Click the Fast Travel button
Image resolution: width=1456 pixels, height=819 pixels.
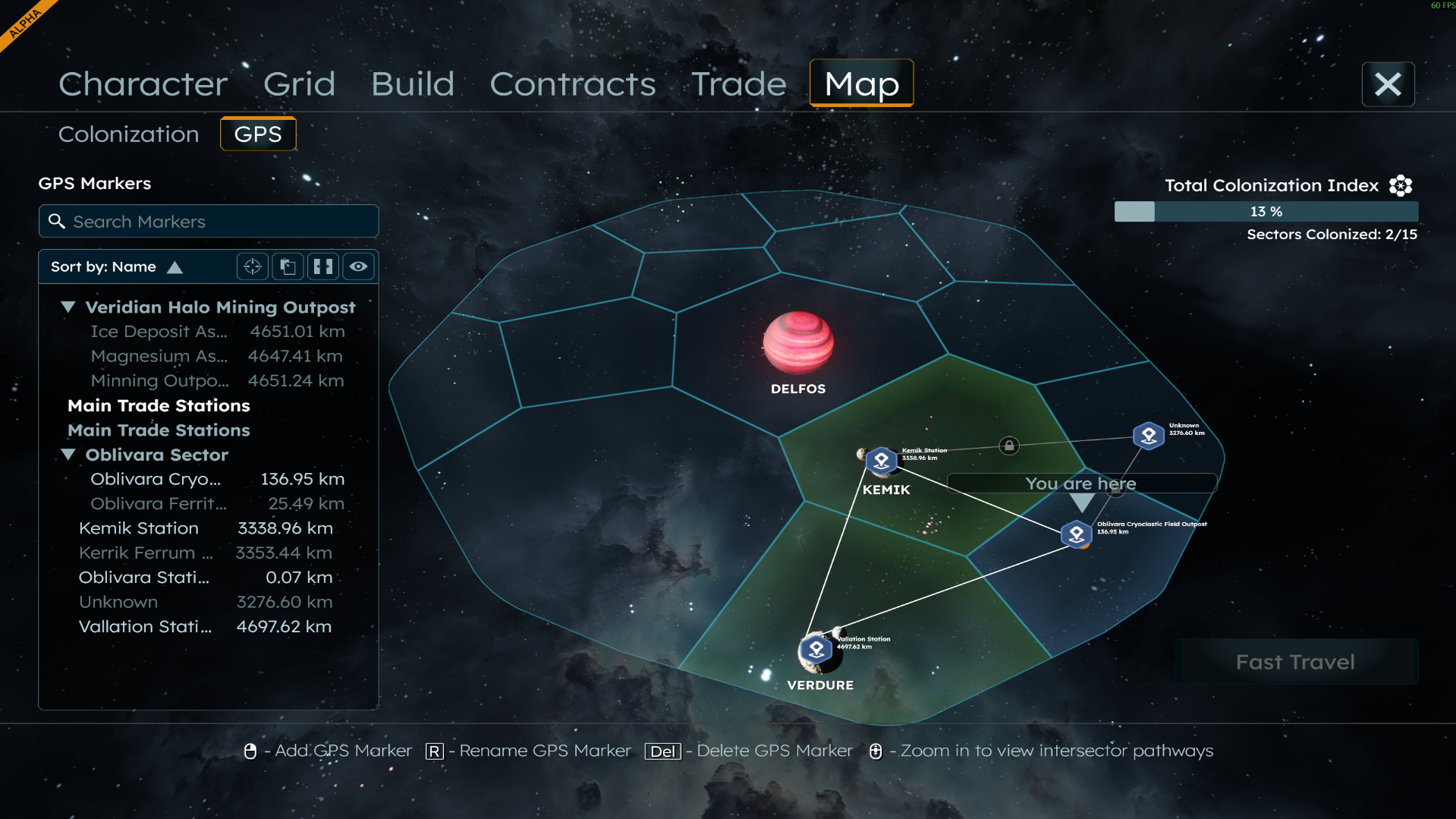pyautogui.click(x=1295, y=662)
